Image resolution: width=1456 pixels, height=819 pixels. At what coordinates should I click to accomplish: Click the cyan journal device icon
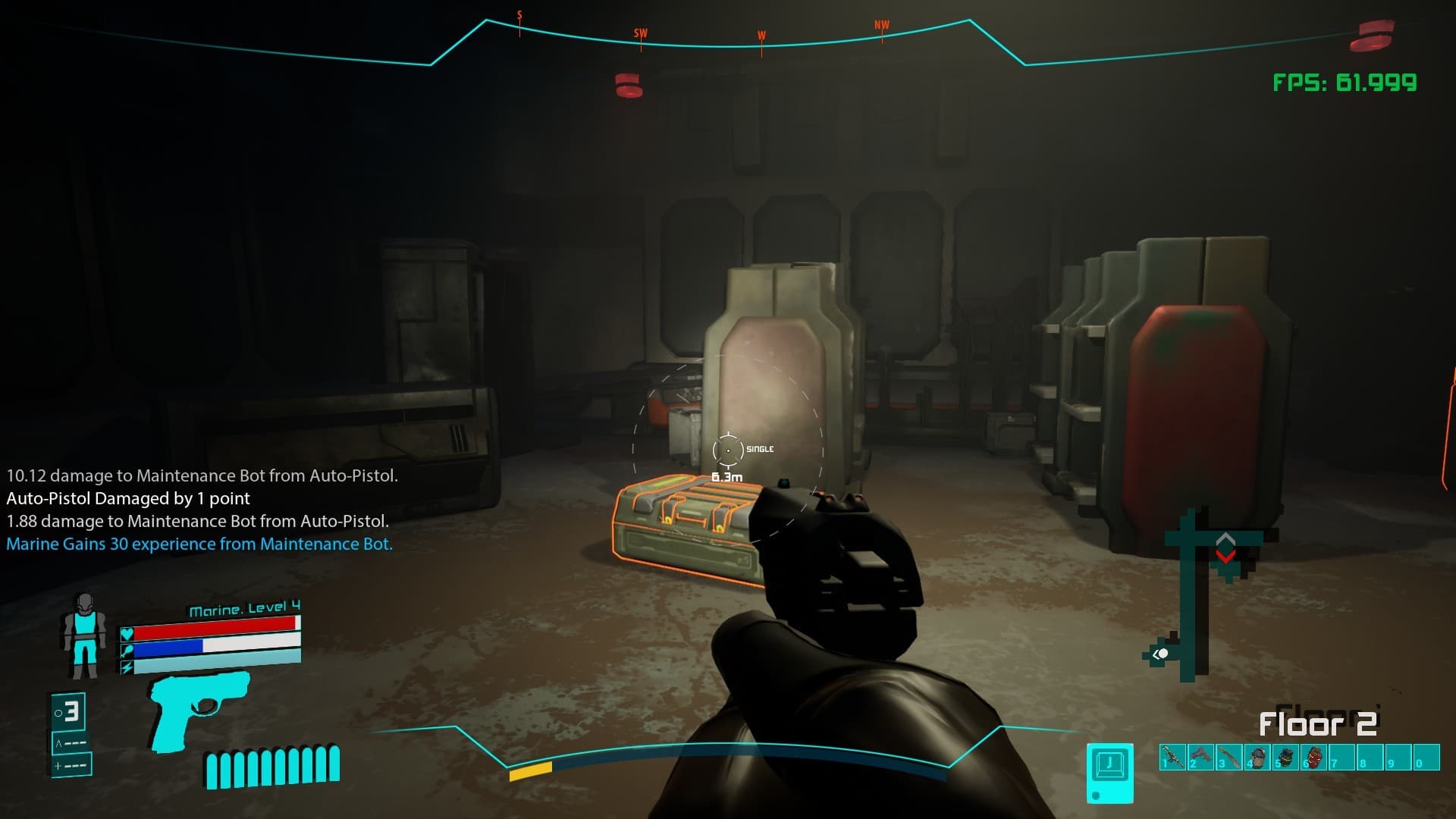pos(1110,772)
